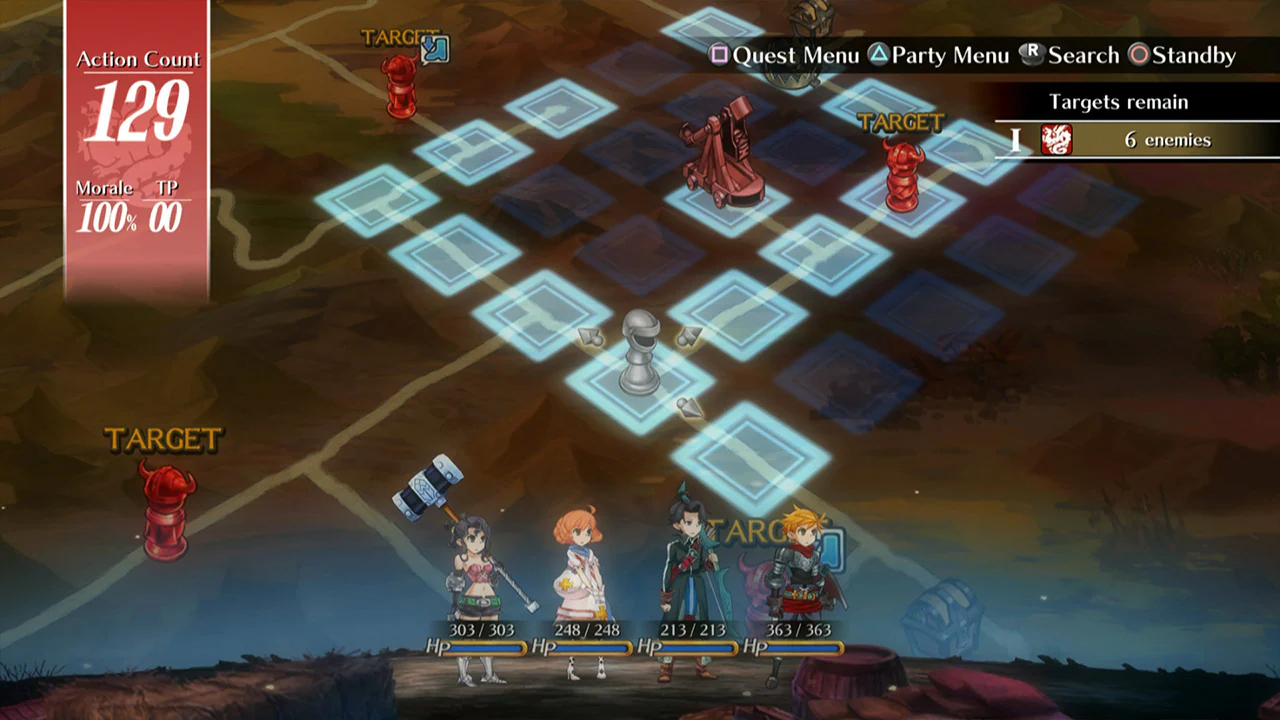Activate the Search command

tap(1085, 56)
